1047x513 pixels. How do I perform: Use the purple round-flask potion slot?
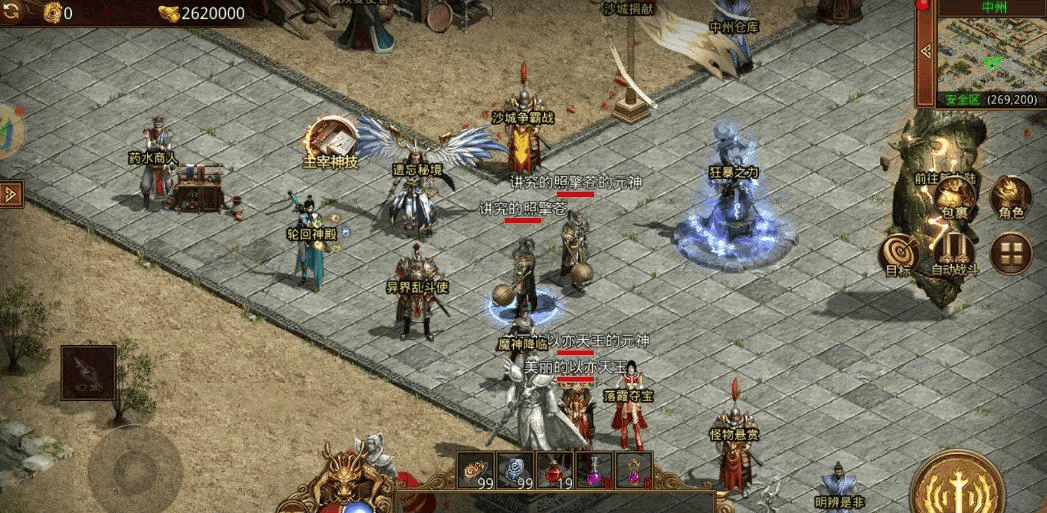click(x=594, y=470)
